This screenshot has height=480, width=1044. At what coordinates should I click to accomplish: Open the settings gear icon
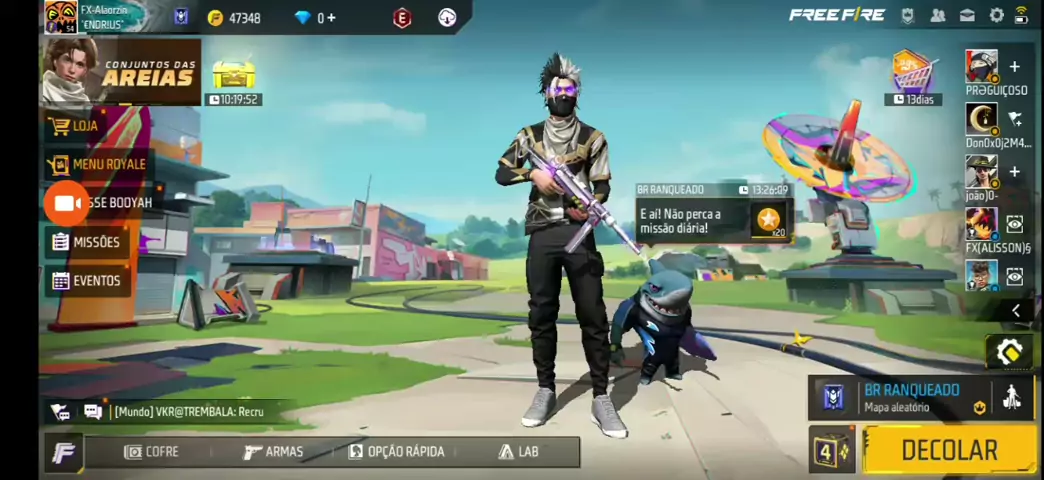click(x=996, y=15)
